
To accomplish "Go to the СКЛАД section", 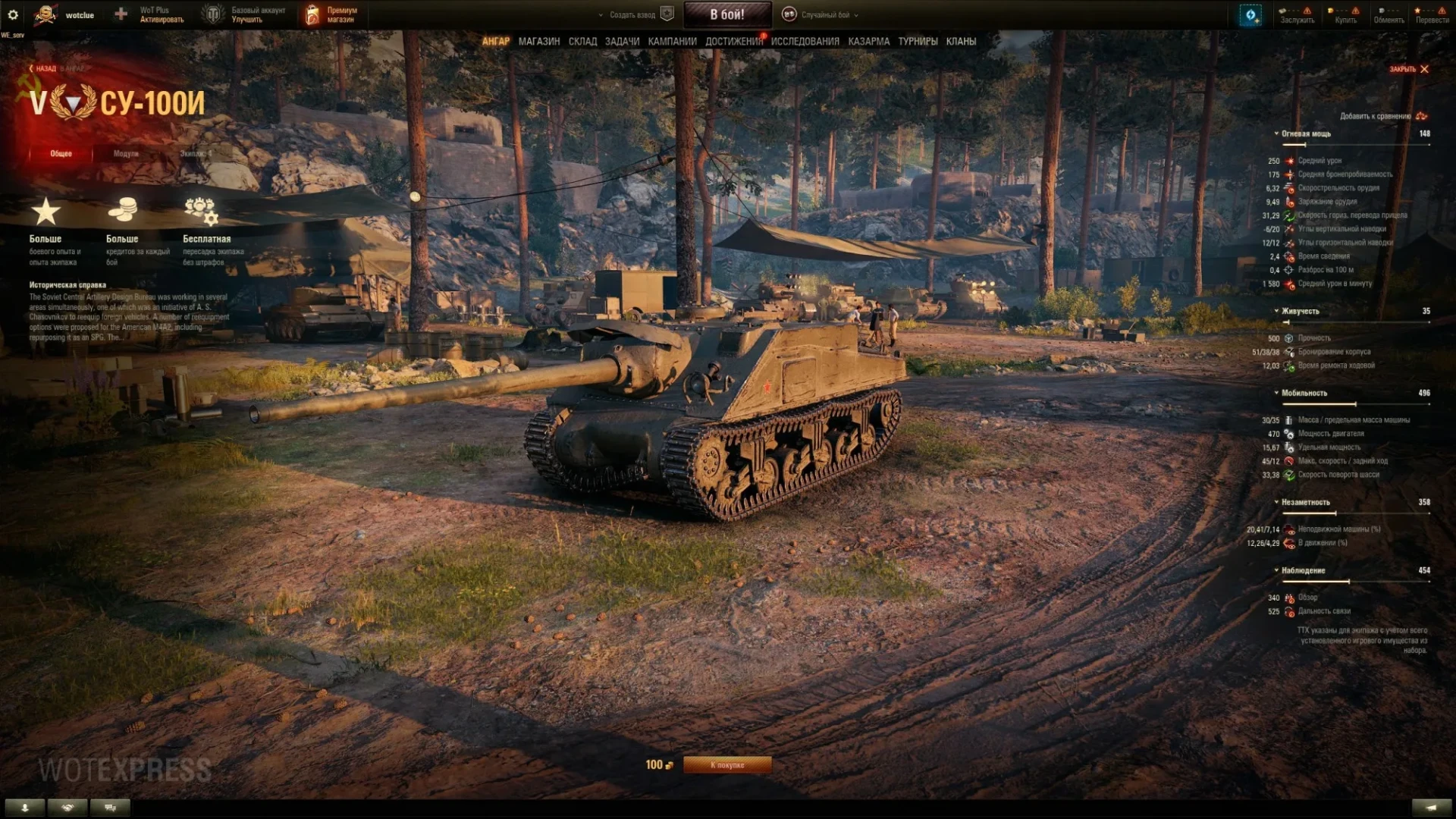I will pos(582,42).
